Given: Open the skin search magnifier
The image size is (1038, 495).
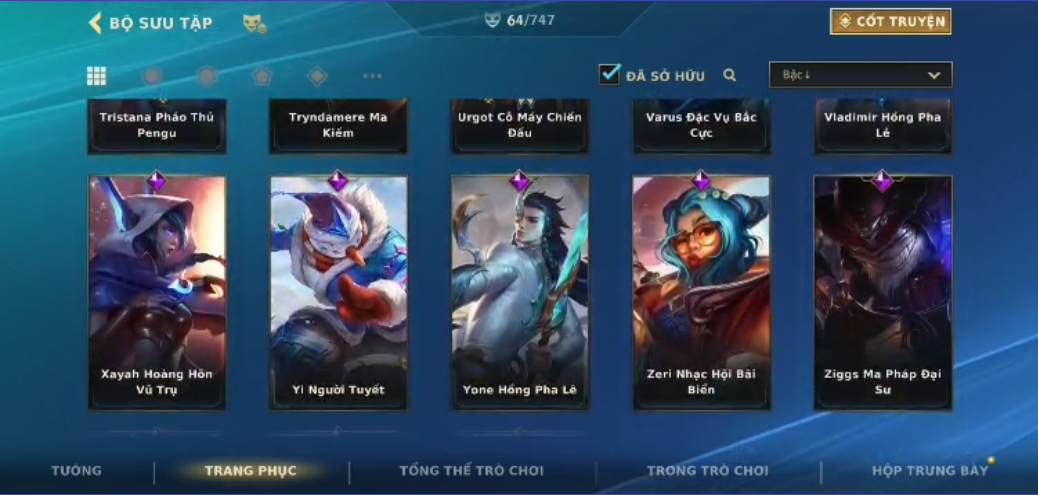Looking at the screenshot, I should point(730,75).
